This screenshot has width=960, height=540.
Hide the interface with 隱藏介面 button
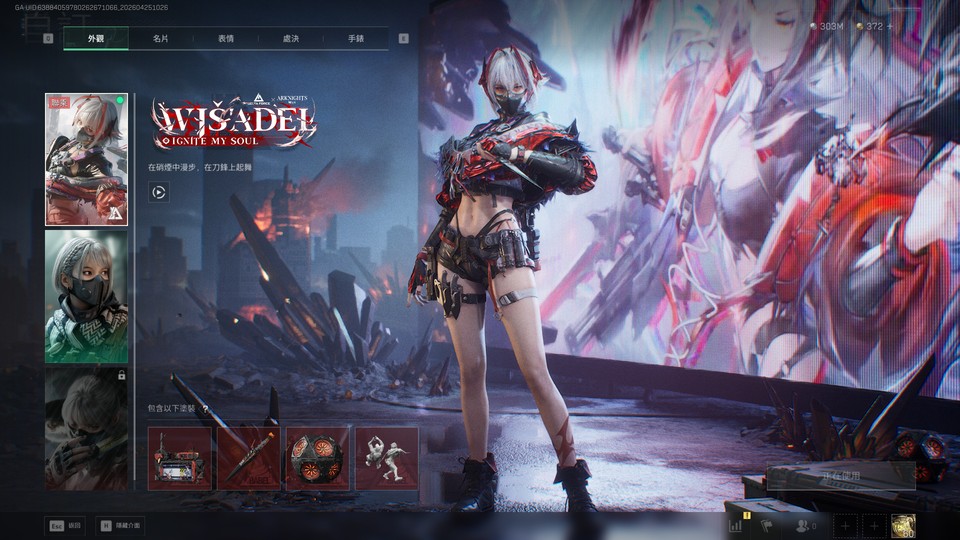click(120, 525)
